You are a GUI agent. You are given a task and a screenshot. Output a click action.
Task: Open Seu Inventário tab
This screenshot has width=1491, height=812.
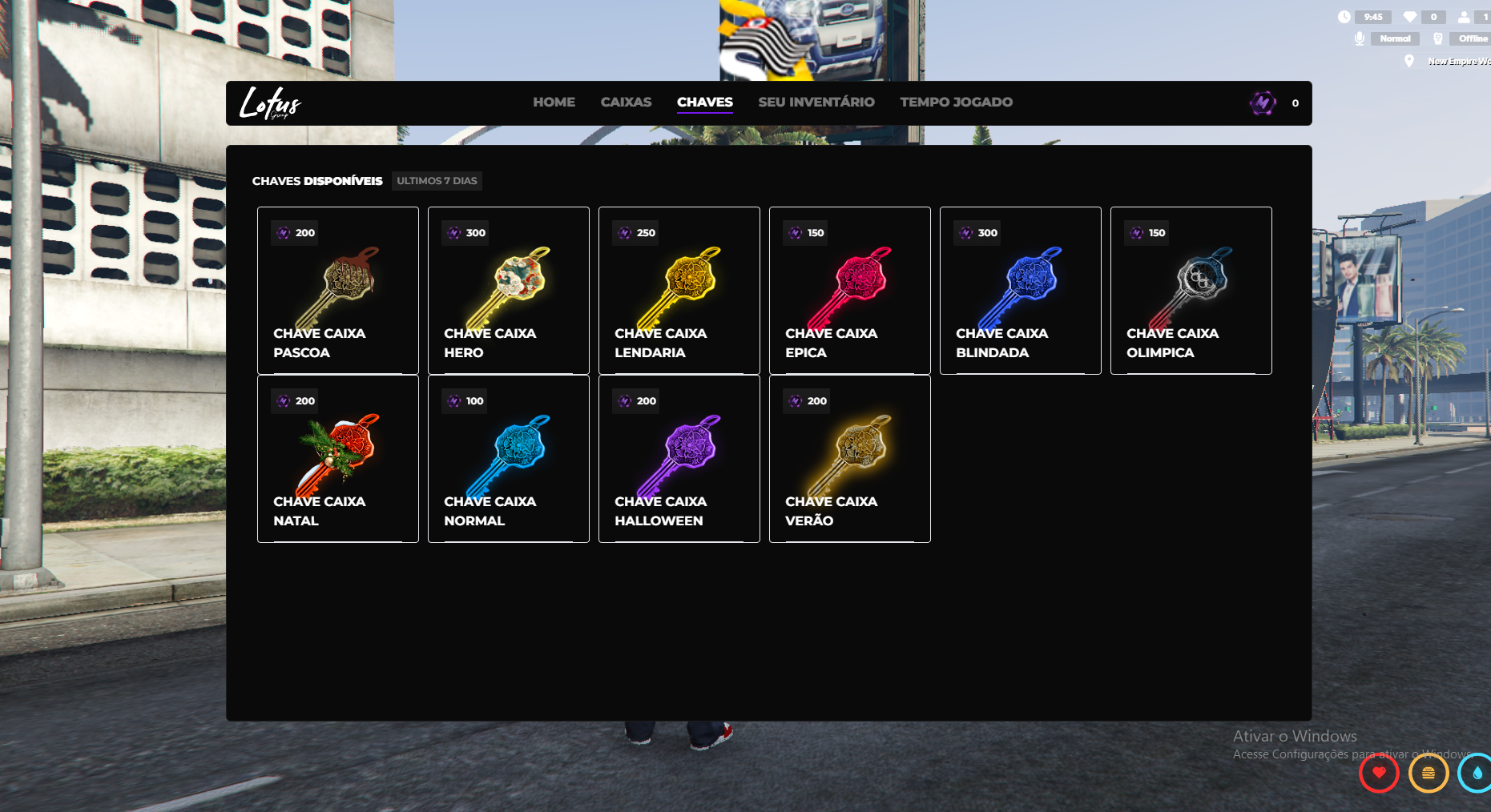click(x=816, y=103)
